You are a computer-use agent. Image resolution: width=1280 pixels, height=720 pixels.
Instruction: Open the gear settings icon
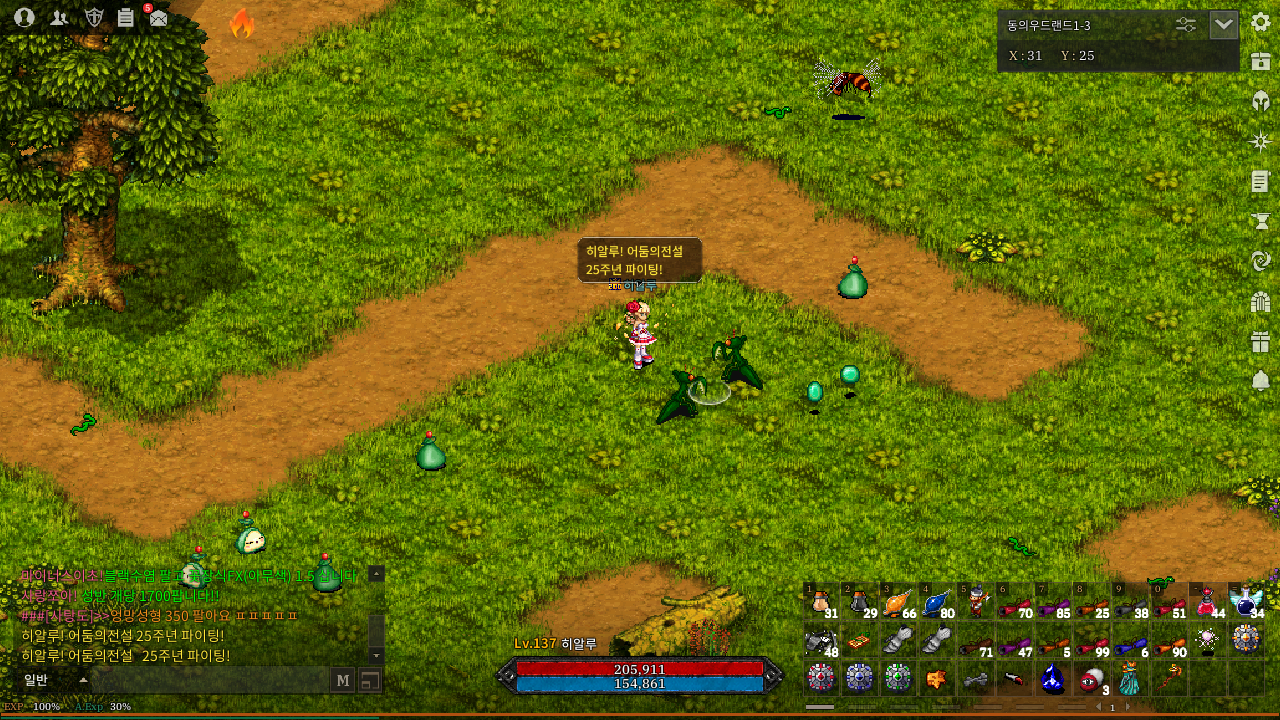1260,22
